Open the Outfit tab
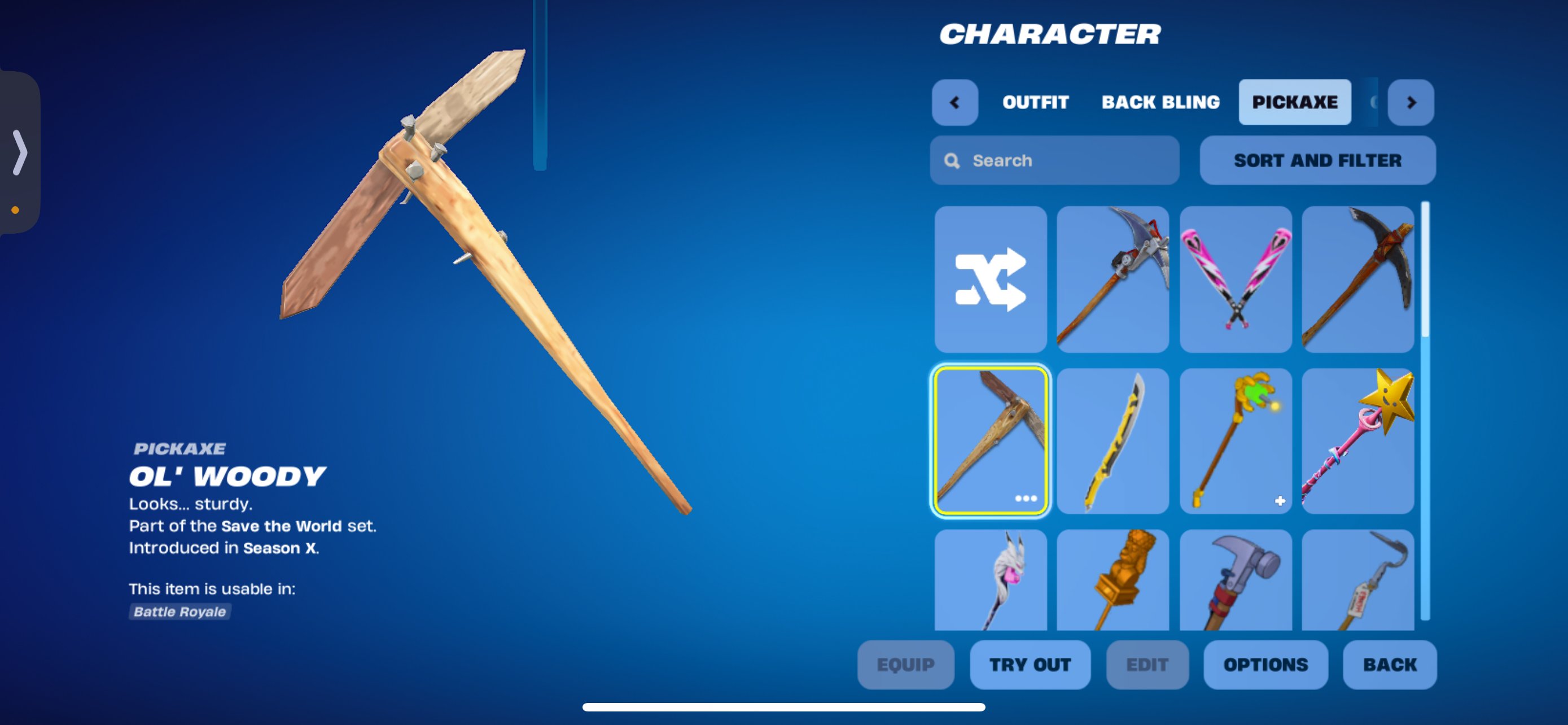 (x=1034, y=102)
